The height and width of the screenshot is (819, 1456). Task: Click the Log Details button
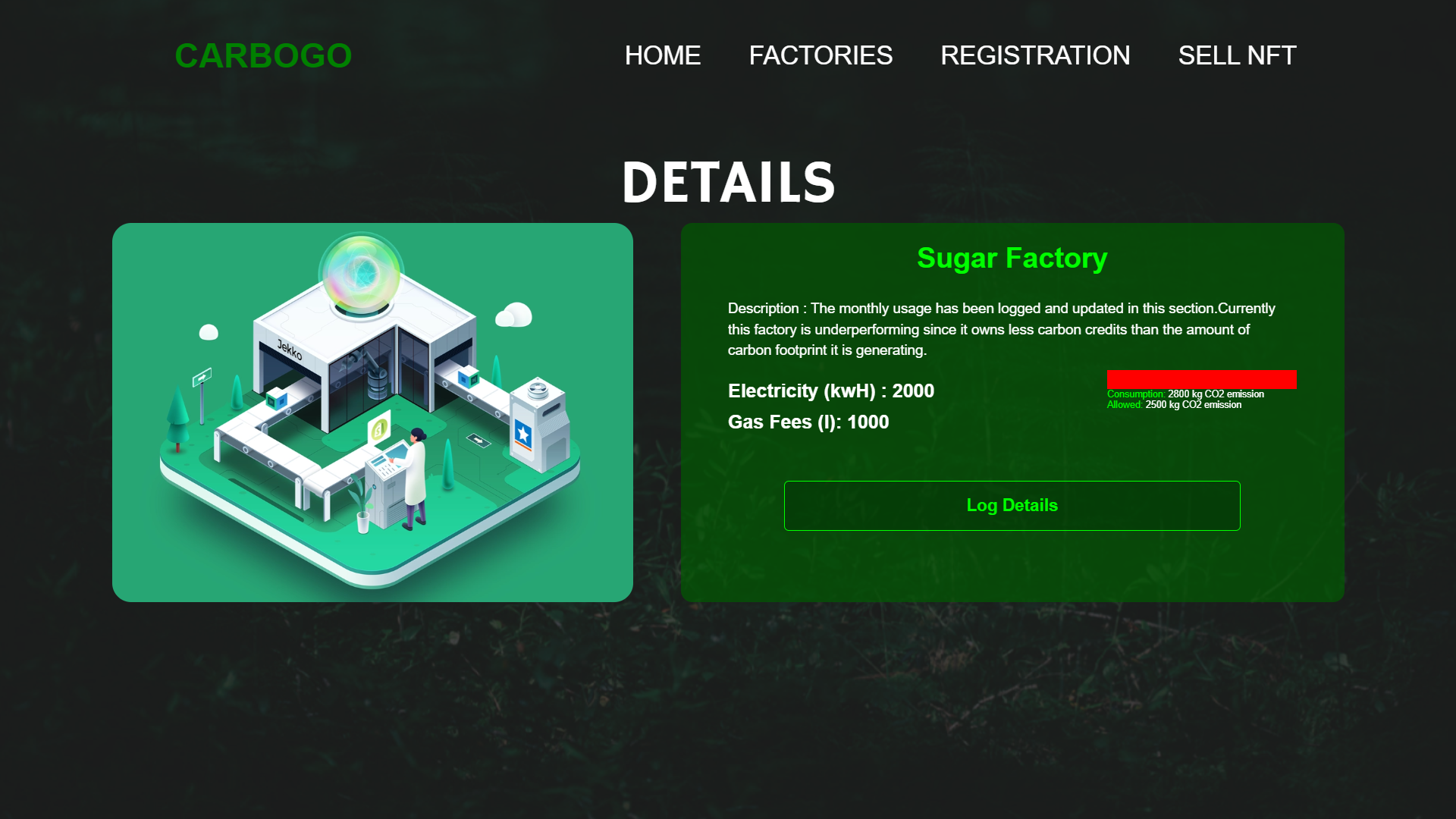click(x=1012, y=505)
